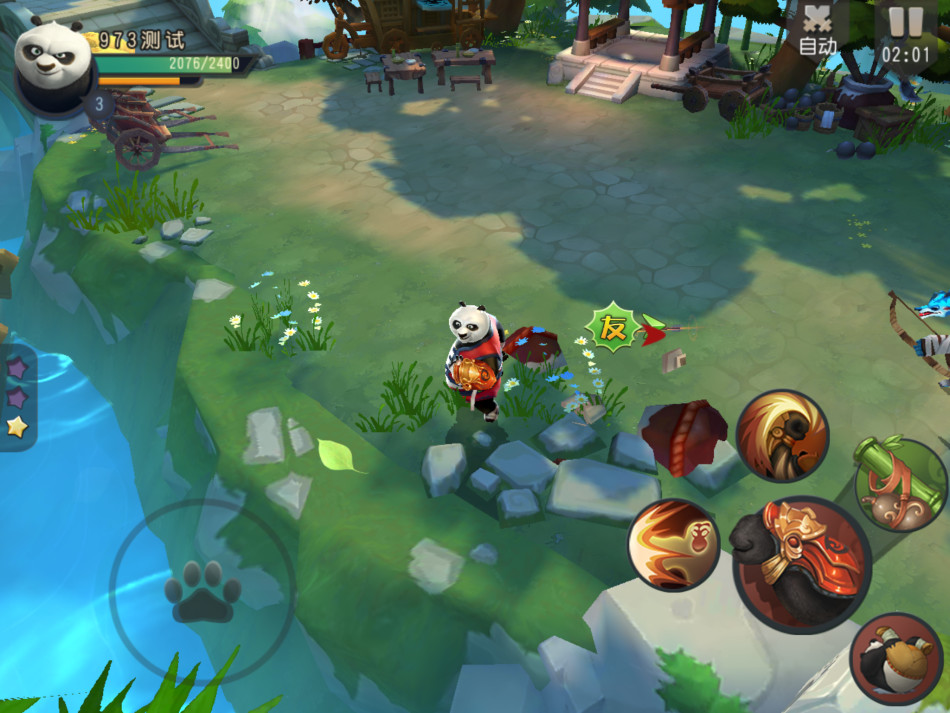Screen dimensions: 950x713
Task: Activate the panda belly roll skill
Action: pyautogui.click(x=896, y=658)
